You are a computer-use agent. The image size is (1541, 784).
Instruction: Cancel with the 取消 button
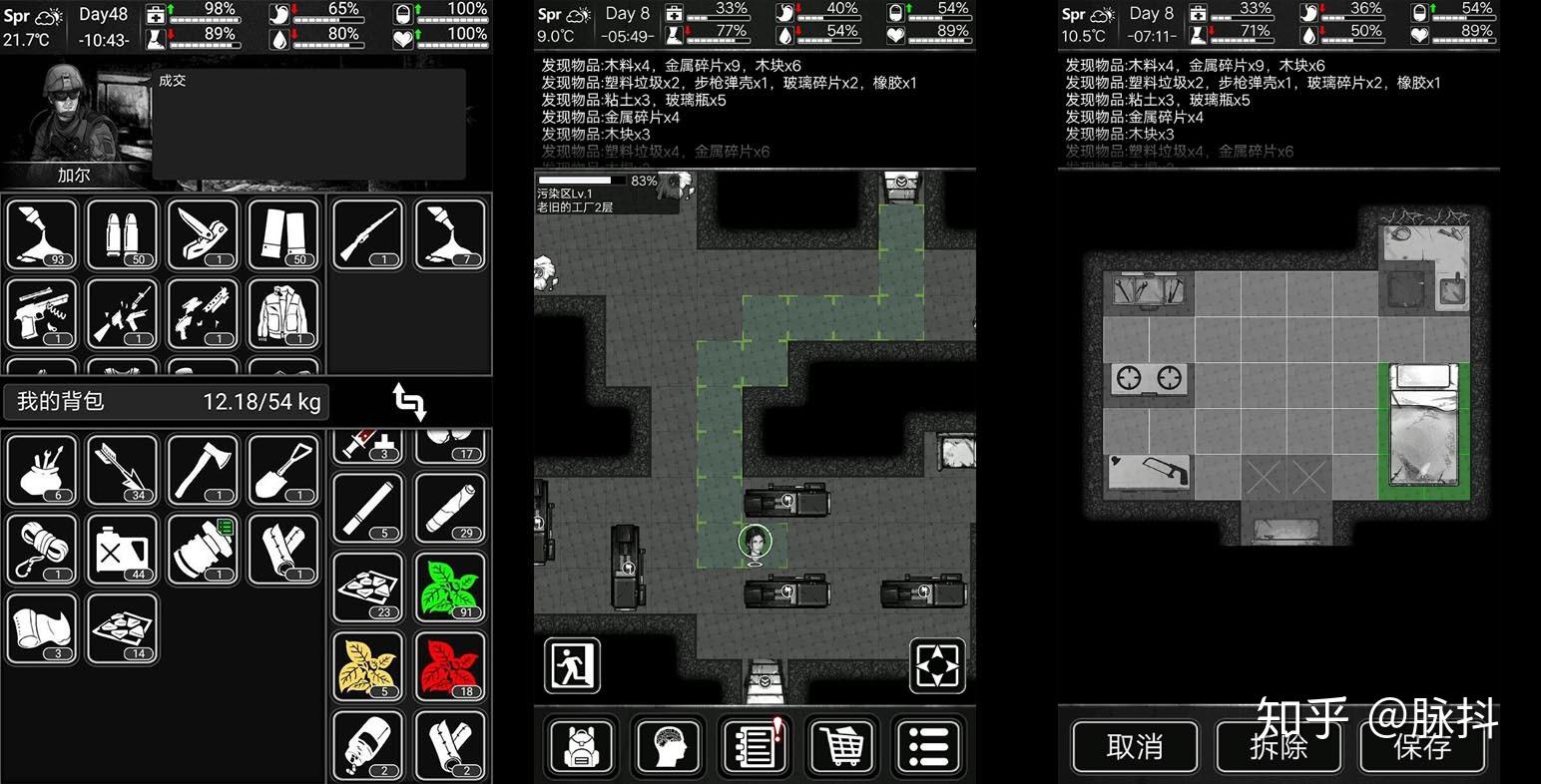1135,746
